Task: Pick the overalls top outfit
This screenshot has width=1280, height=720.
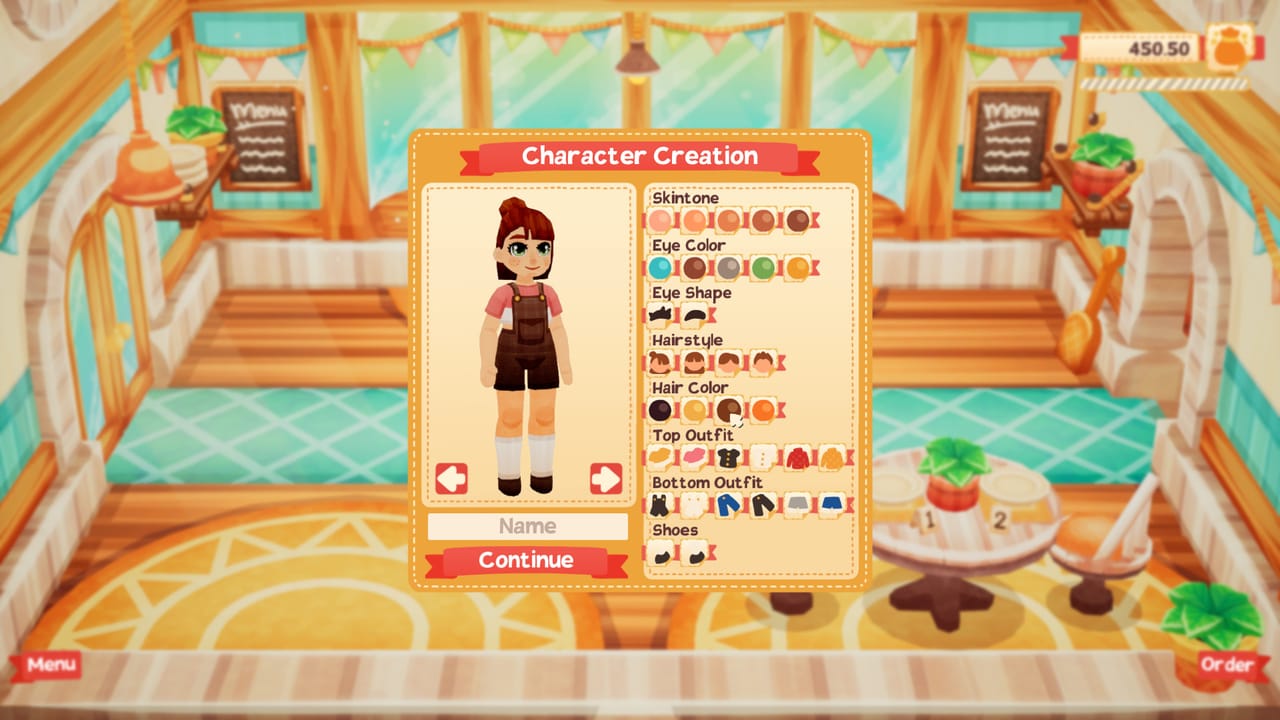Action: coord(661,457)
